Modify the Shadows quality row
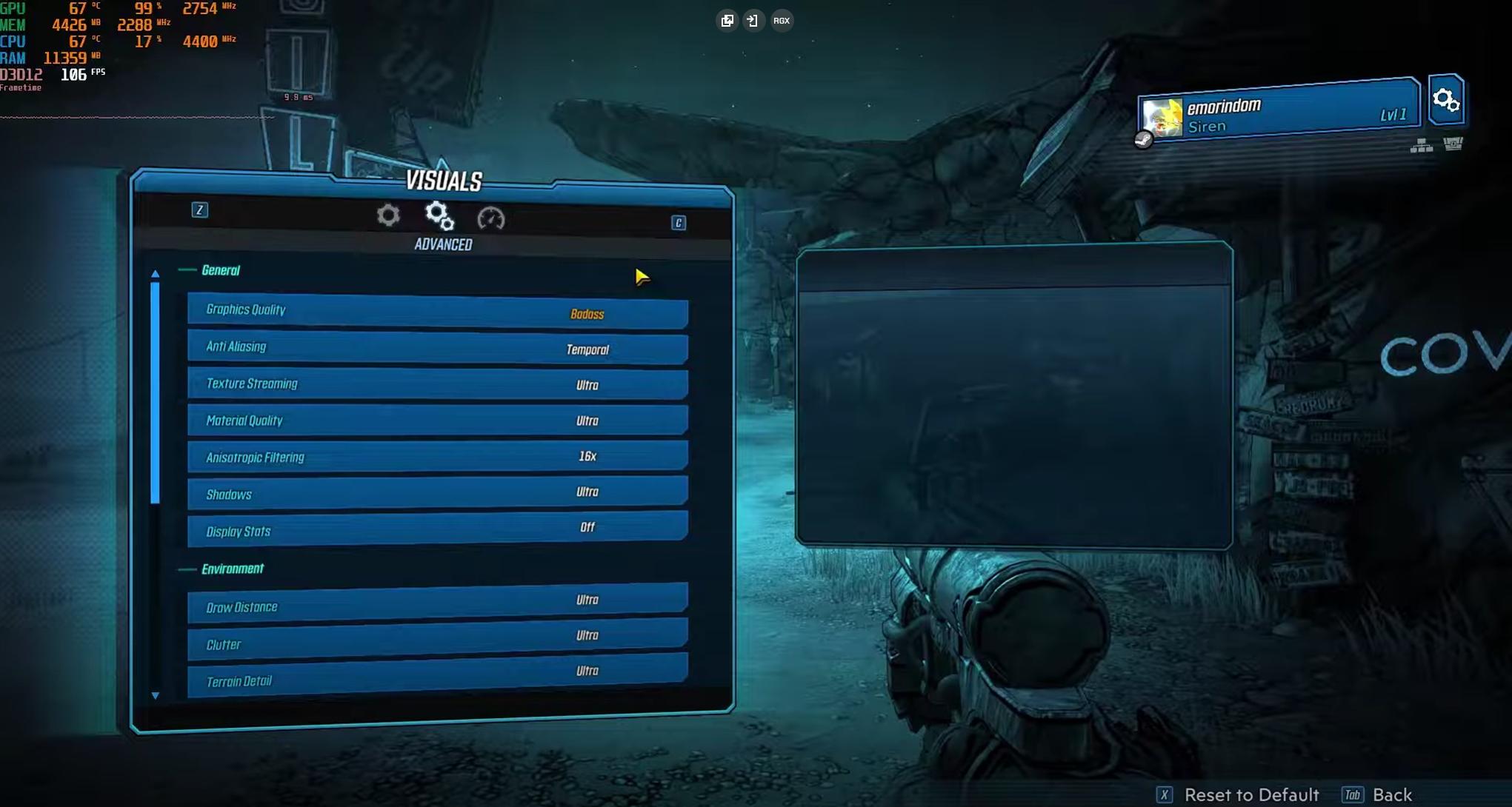Image resolution: width=1512 pixels, height=807 pixels. pos(437,493)
